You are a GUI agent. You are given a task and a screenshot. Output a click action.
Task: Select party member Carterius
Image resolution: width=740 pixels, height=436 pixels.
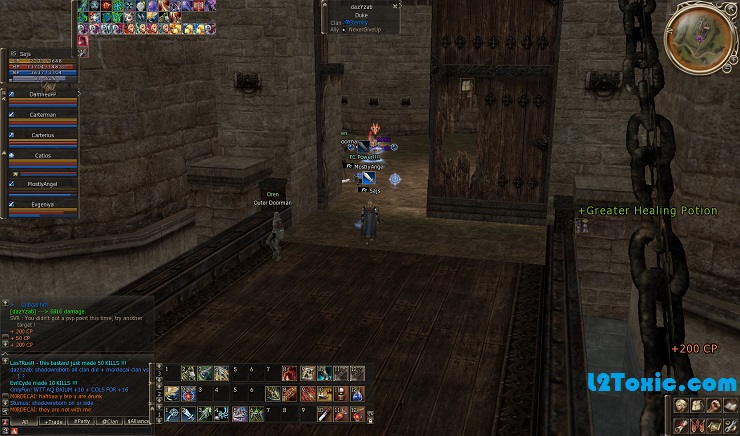pyautogui.click(x=43, y=135)
